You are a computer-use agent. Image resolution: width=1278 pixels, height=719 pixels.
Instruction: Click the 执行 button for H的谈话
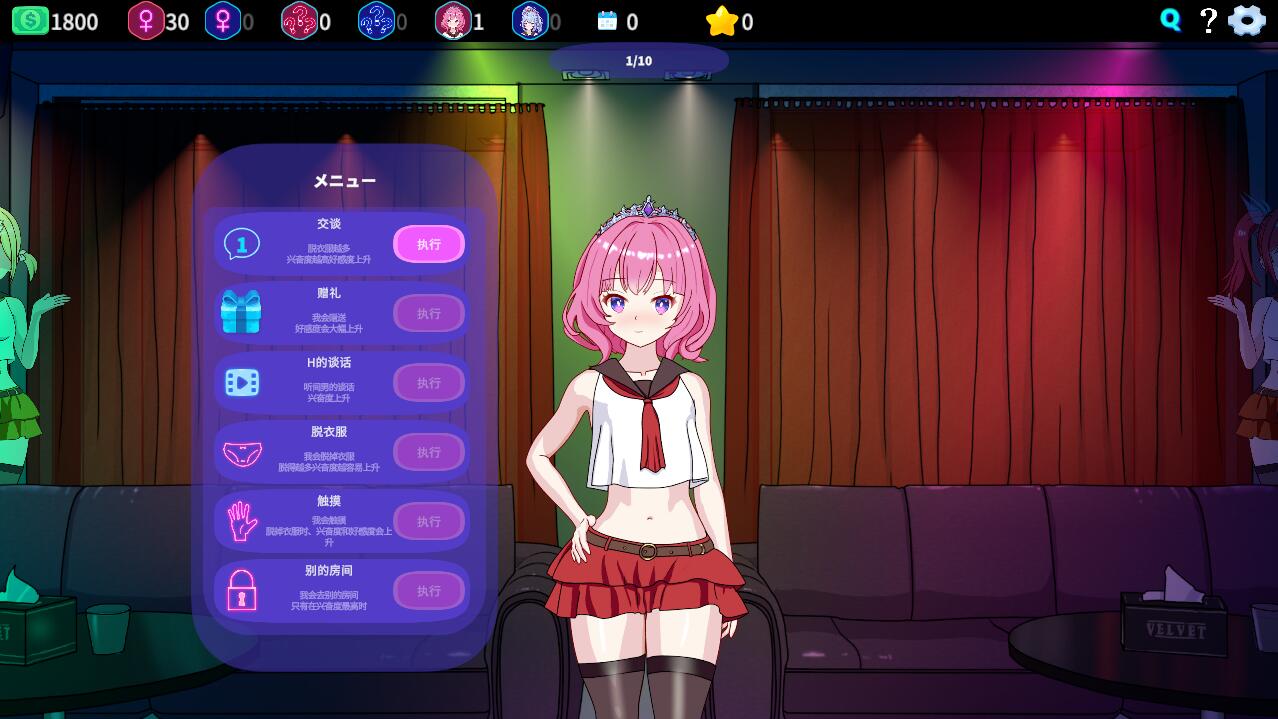(429, 383)
